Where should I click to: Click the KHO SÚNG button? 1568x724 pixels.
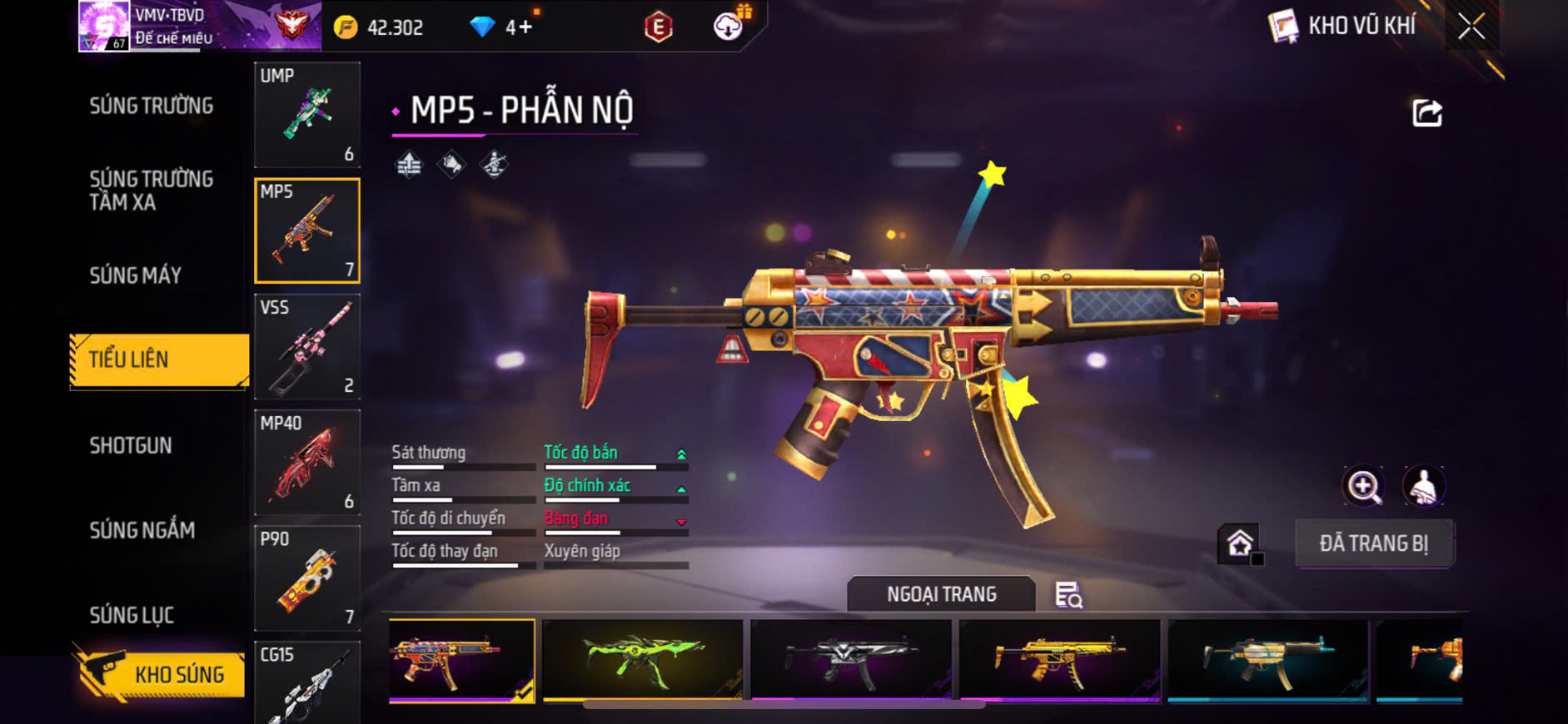[x=162, y=674]
